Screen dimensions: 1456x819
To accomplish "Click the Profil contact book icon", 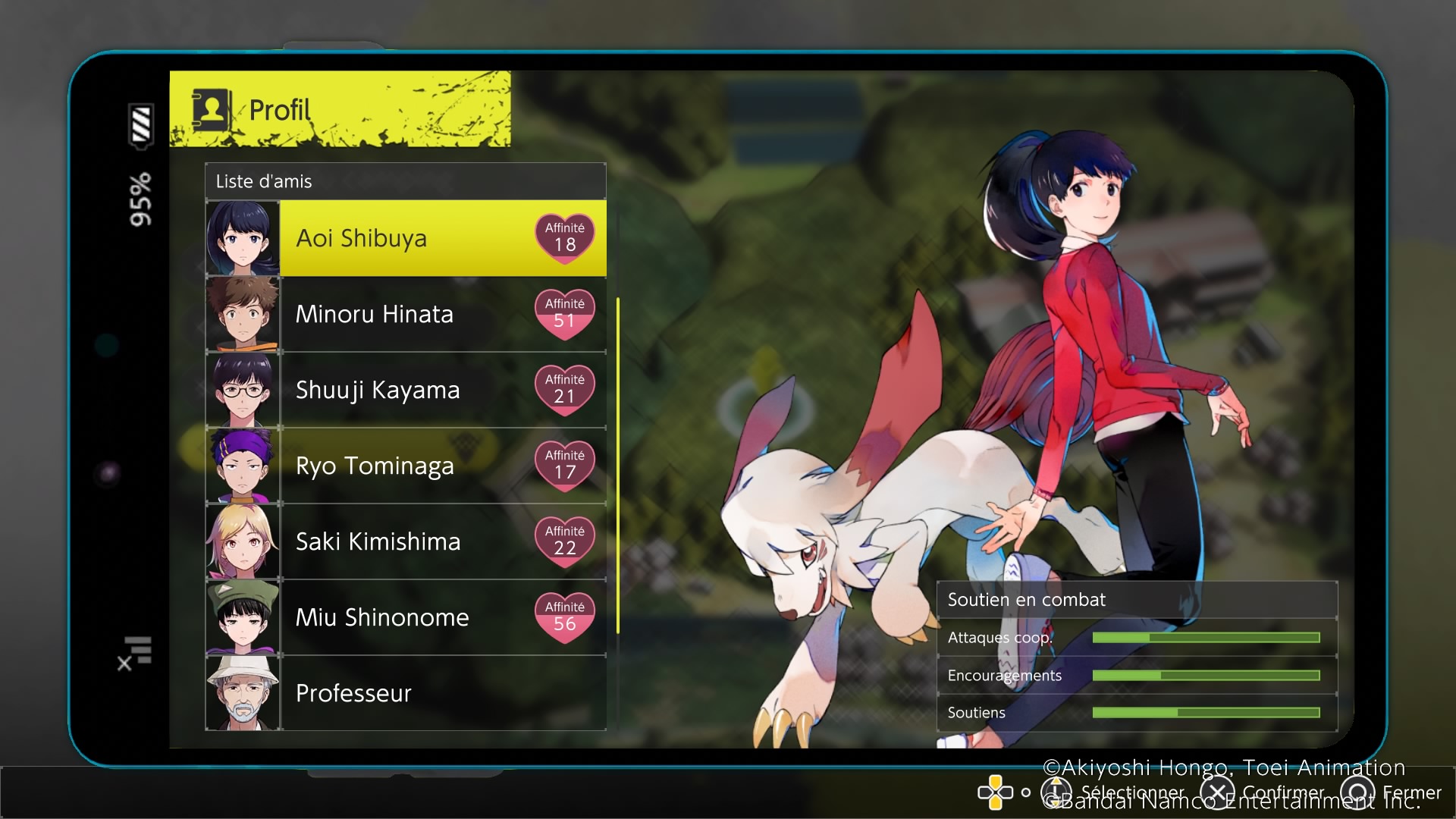I will click(x=211, y=110).
